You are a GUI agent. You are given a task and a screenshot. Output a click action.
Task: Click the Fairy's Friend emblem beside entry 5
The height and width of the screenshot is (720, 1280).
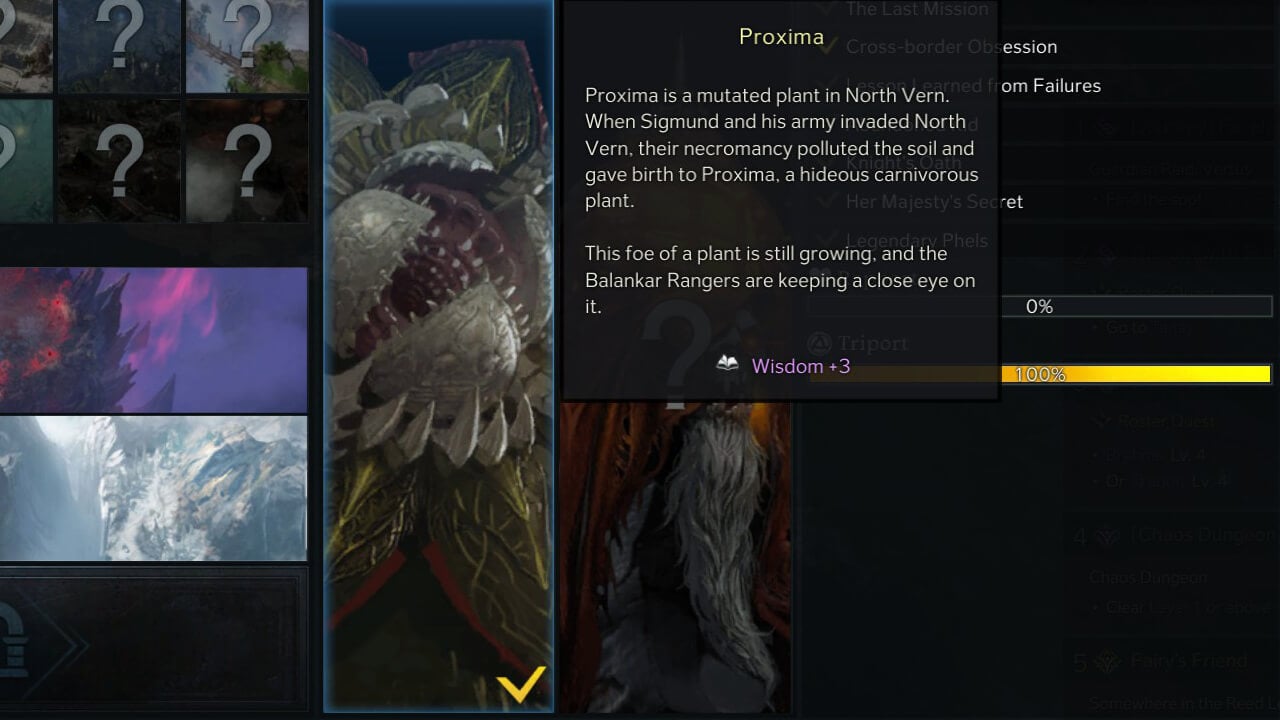[x=1107, y=661]
